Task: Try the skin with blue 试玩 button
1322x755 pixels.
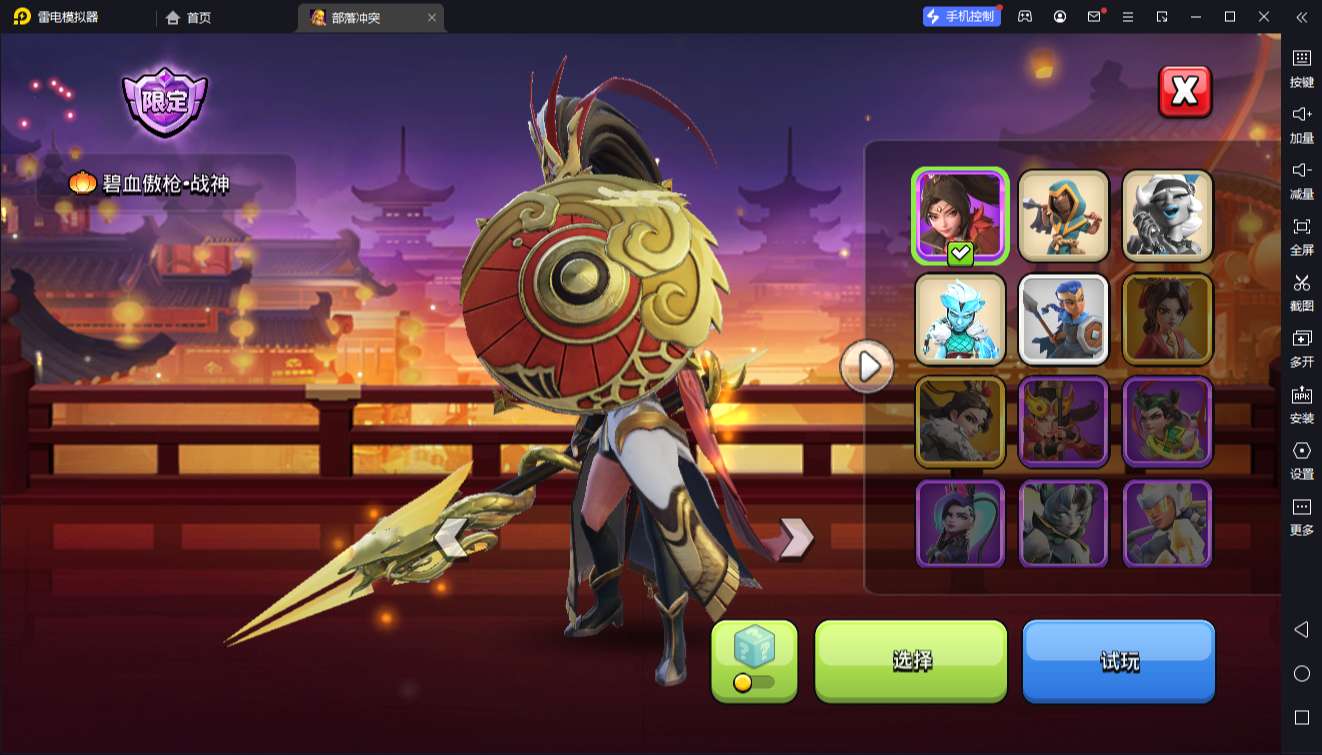Action: [x=1118, y=660]
